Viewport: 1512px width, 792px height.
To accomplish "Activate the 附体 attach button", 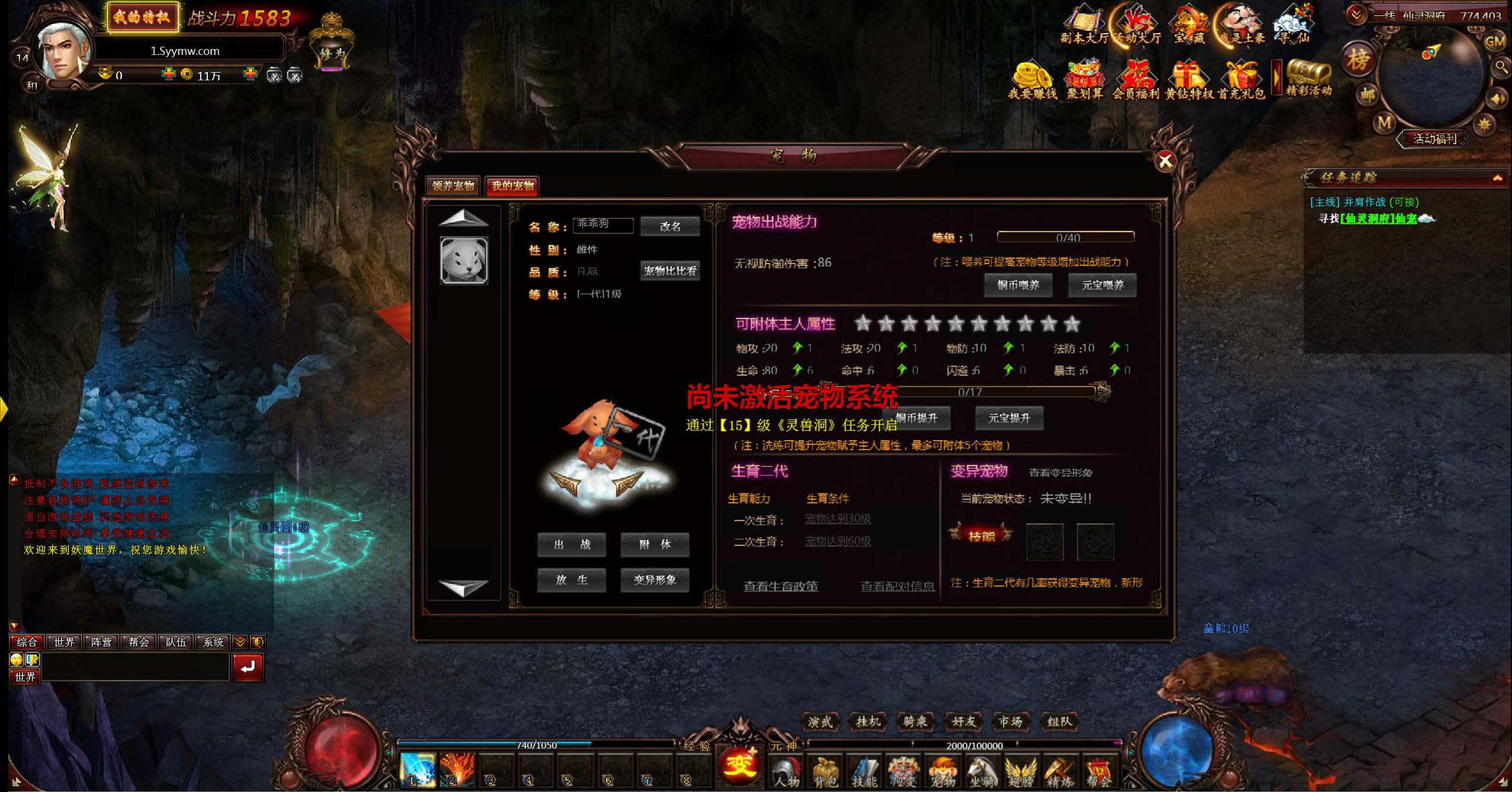I will pos(654,545).
